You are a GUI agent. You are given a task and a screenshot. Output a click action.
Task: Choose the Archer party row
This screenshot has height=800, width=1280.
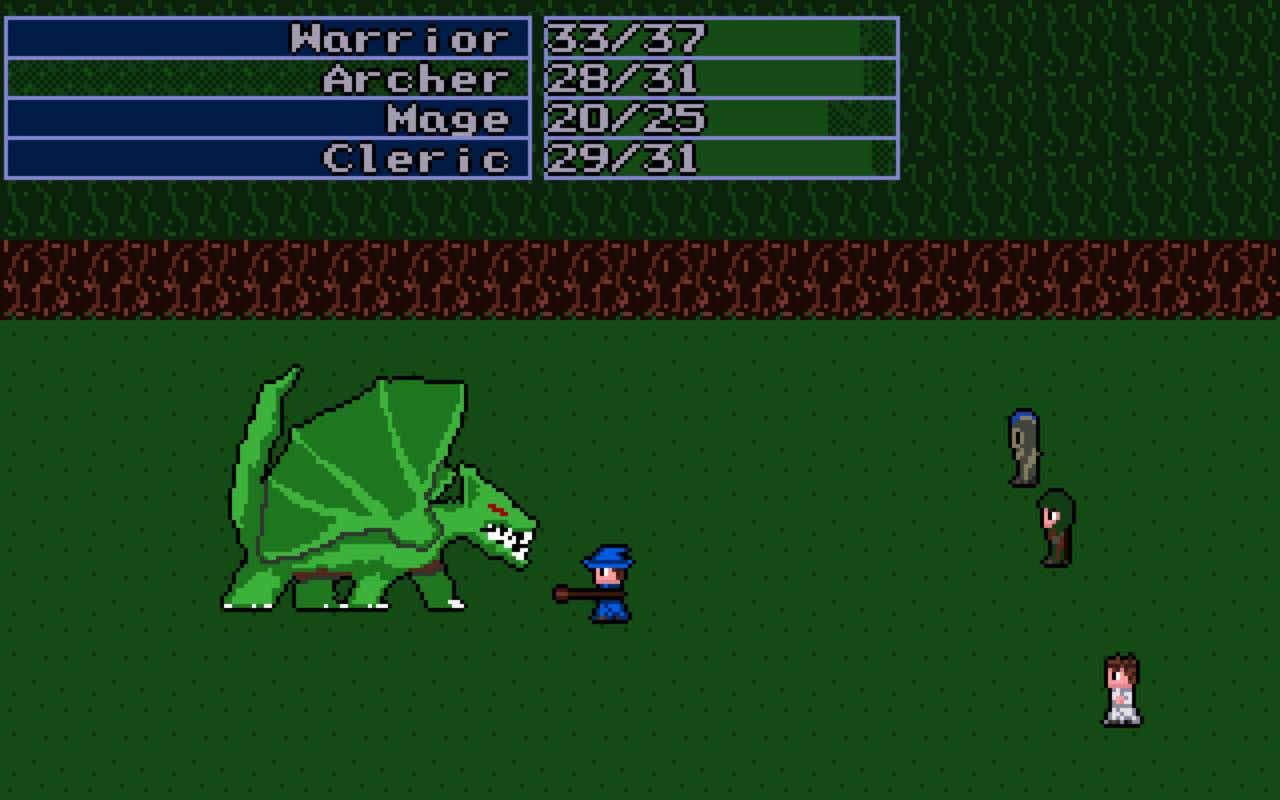click(x=268, y=78)
